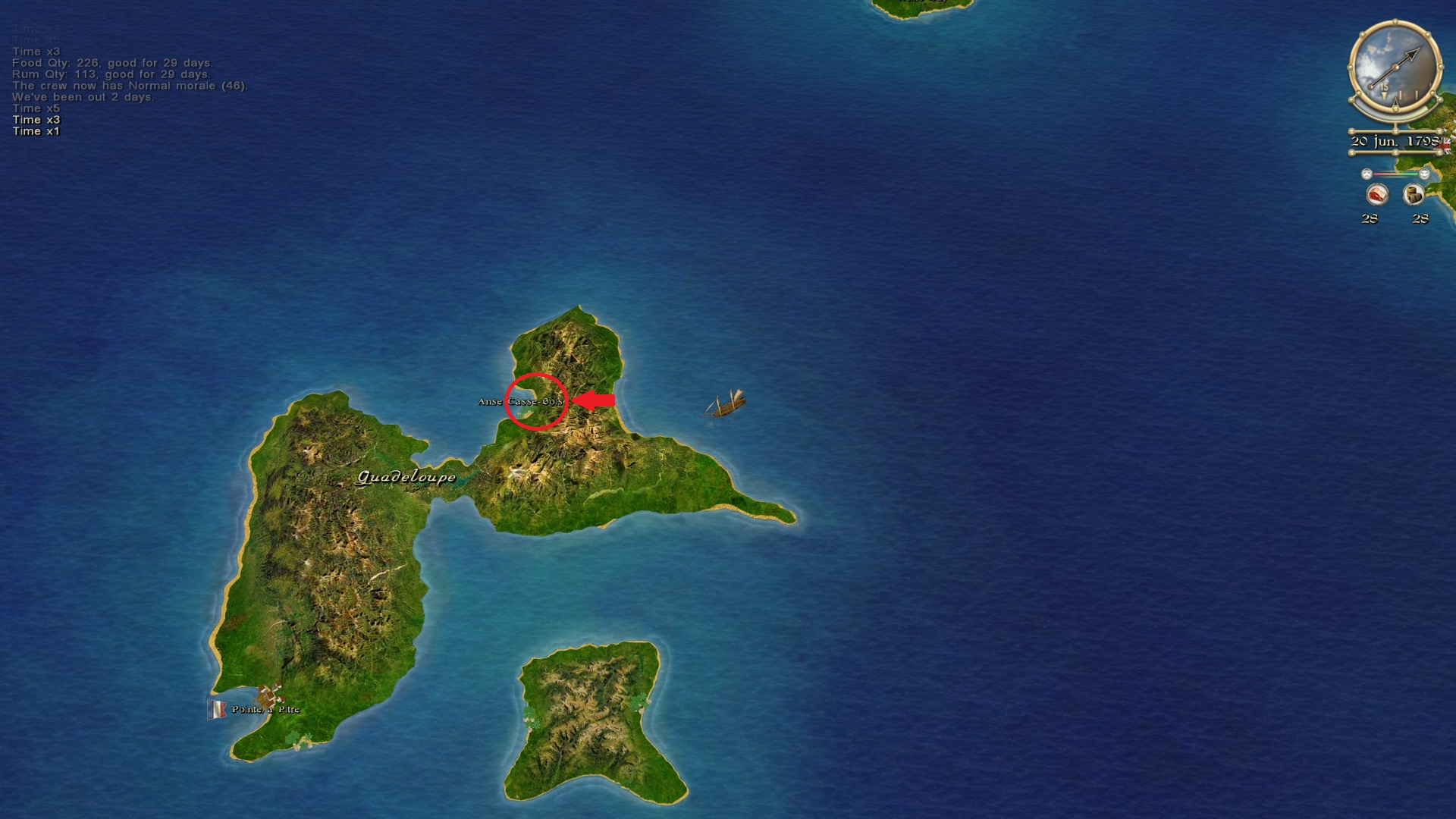Select the player's sailing ship
This screenshot has width=1456, height=819.
[727, 404]
